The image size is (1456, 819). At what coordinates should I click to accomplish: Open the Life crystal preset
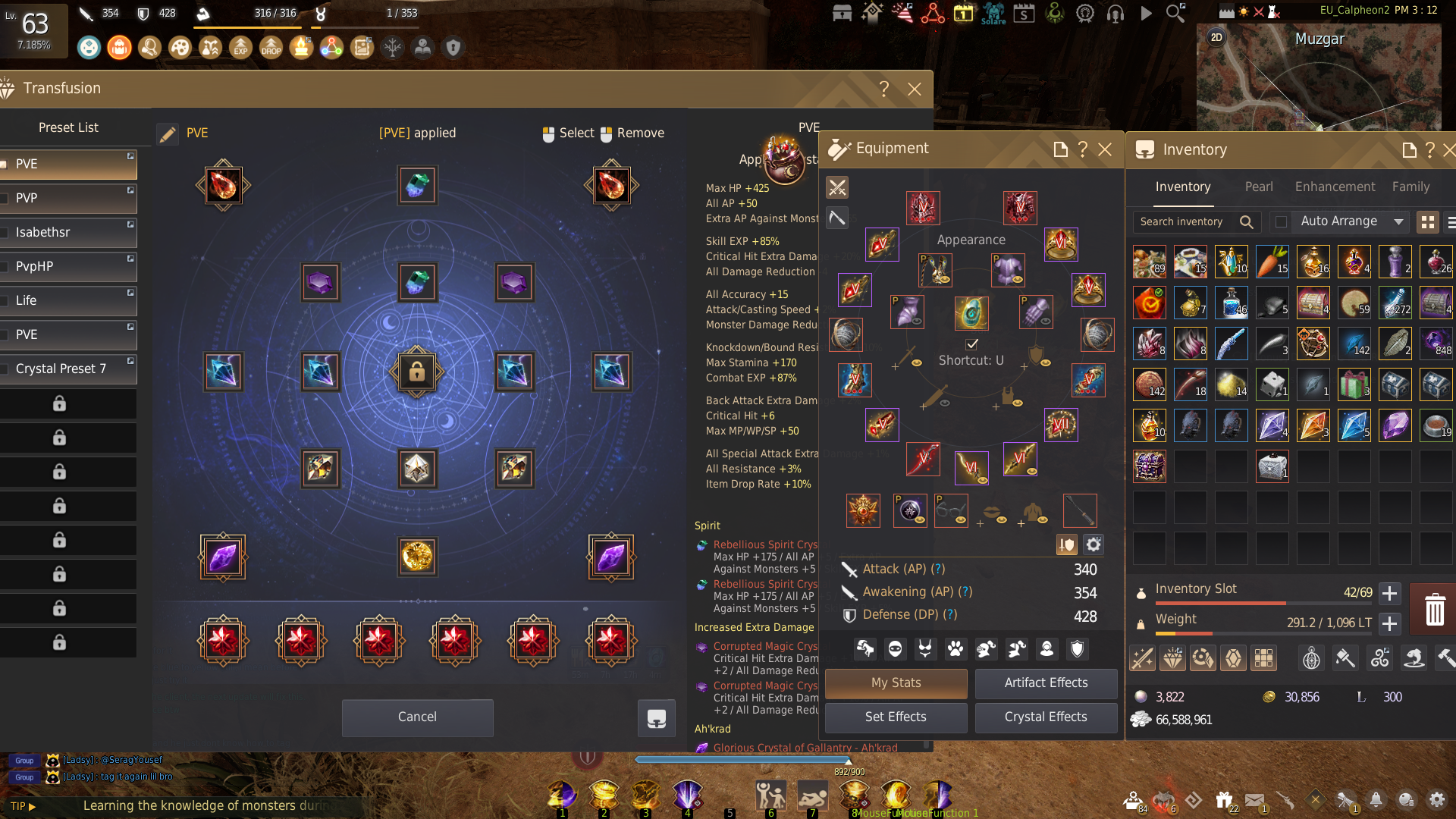68,300
